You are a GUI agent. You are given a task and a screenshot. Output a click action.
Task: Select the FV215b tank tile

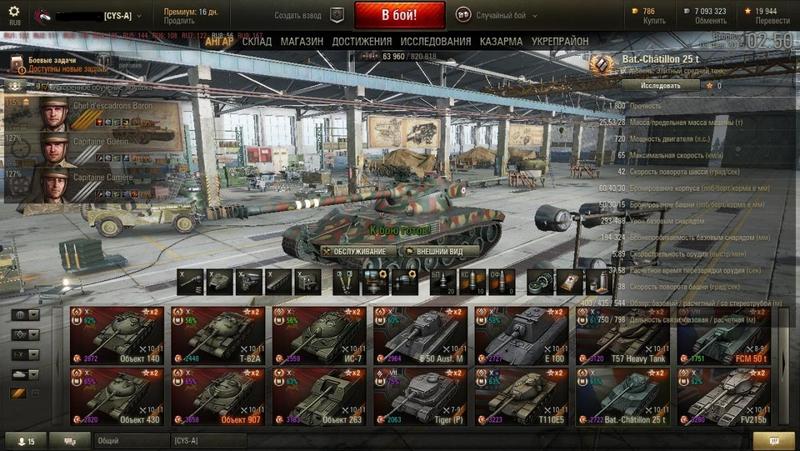pyautogui.click(x=726, y=396)
